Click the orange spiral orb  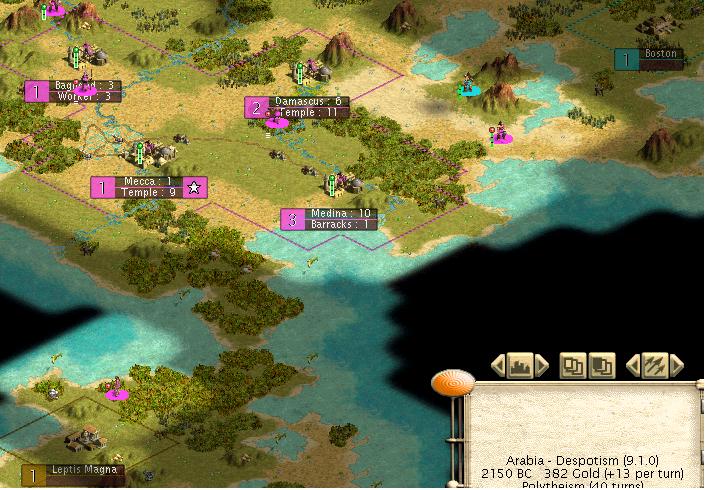point(453,383)
